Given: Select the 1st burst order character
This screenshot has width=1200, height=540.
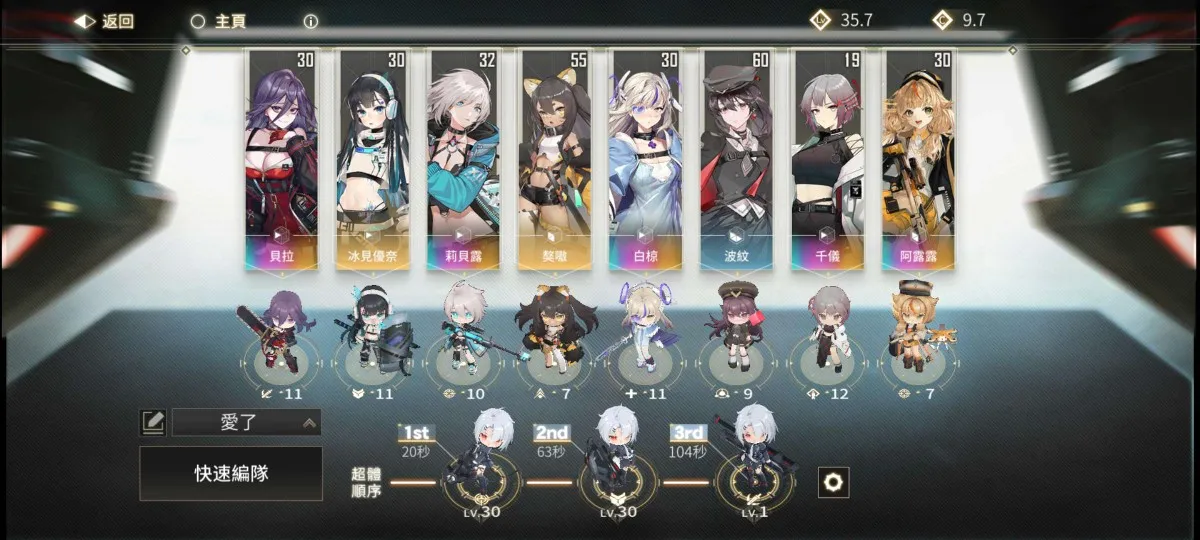Looking at the screenshot, I should pos(479,465).
